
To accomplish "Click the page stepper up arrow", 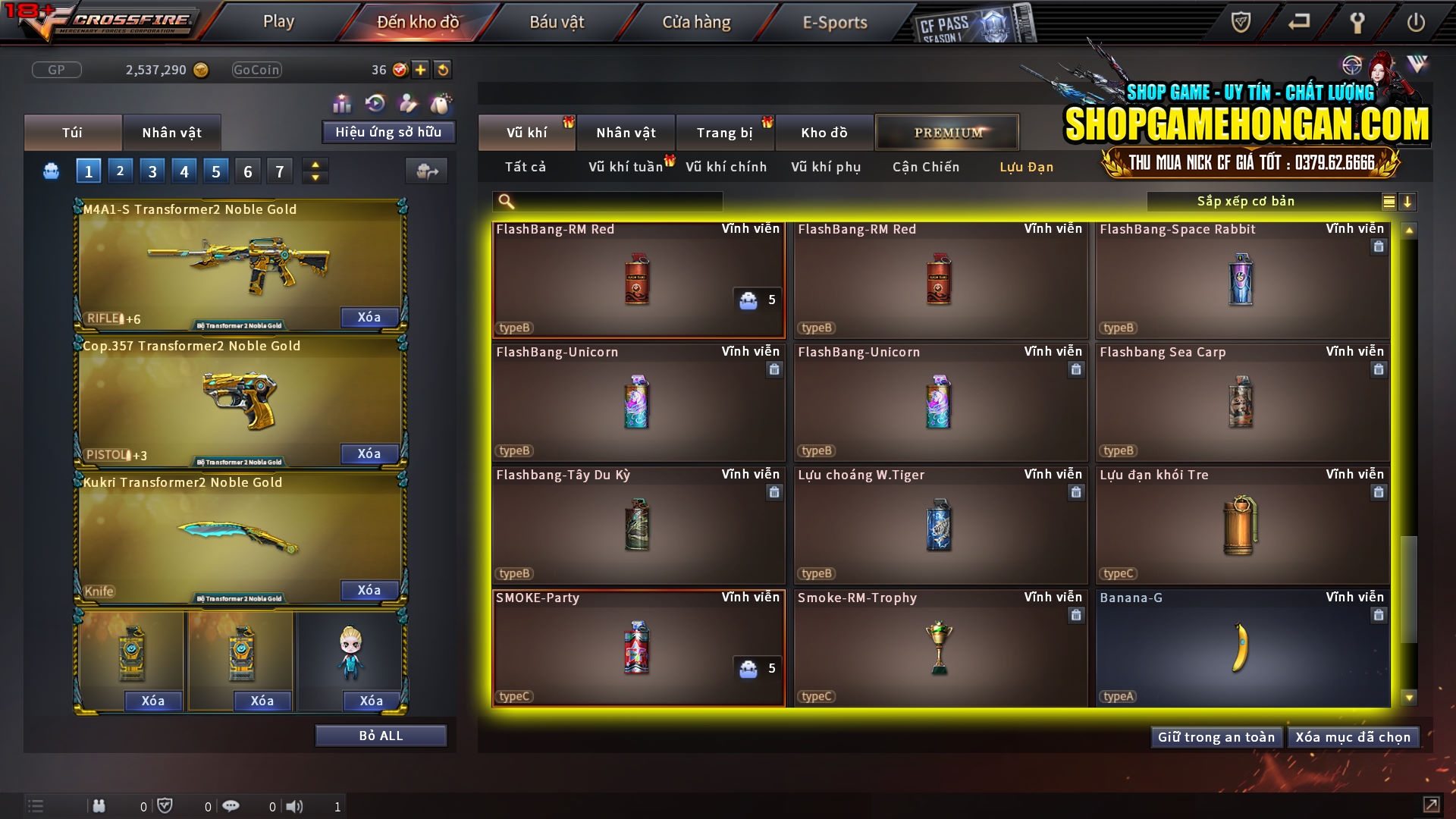I will [315, 165].
